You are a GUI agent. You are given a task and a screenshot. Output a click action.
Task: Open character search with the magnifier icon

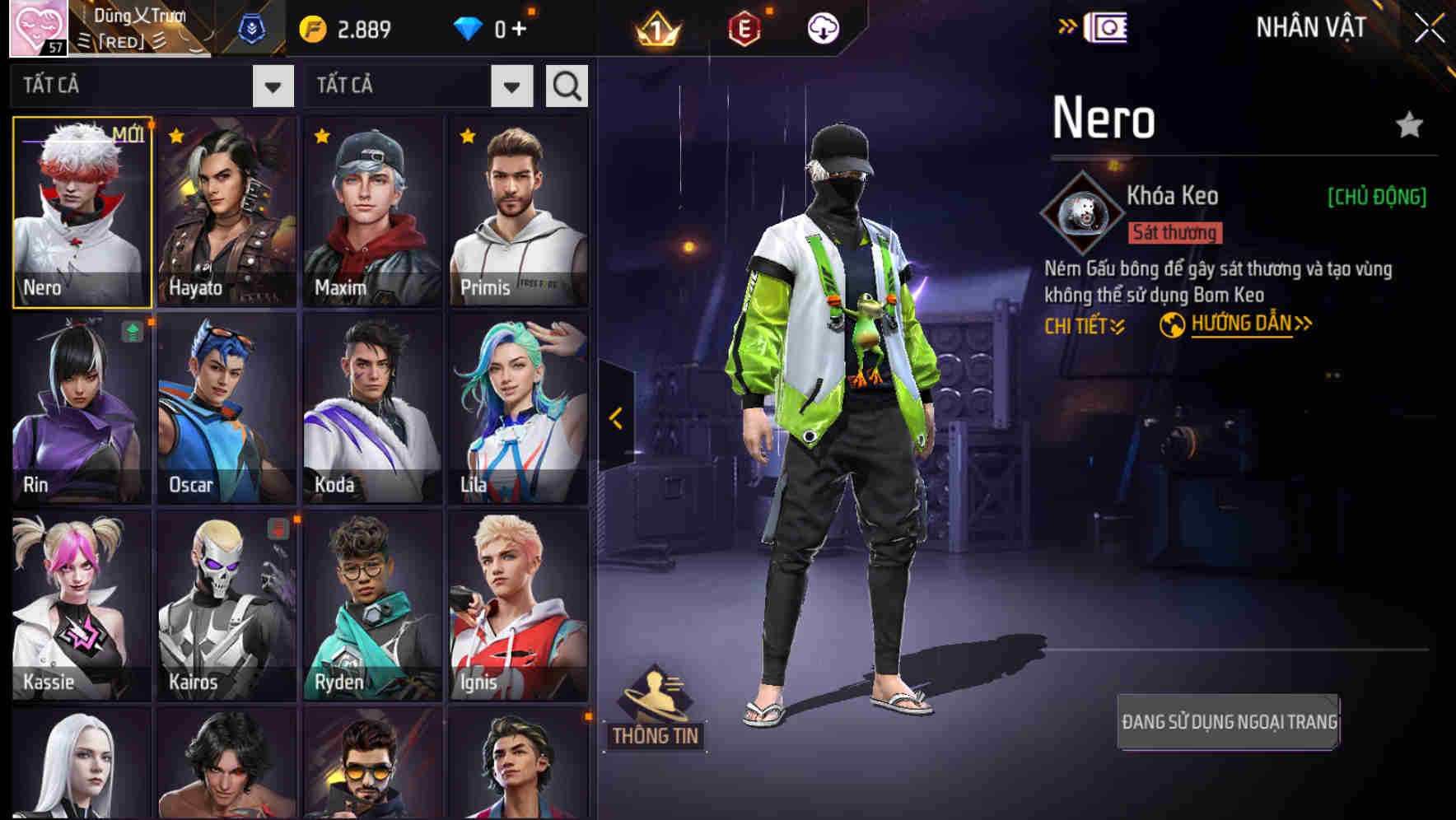click(x=566, y=85)
